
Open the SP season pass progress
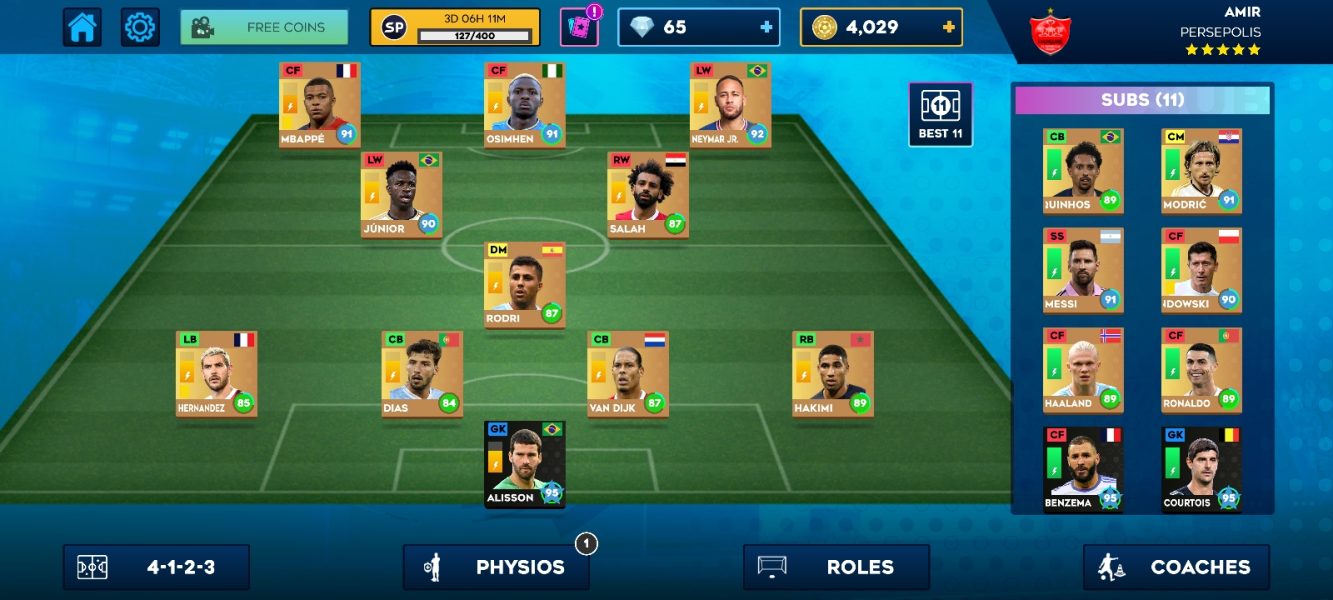point(454,27)
